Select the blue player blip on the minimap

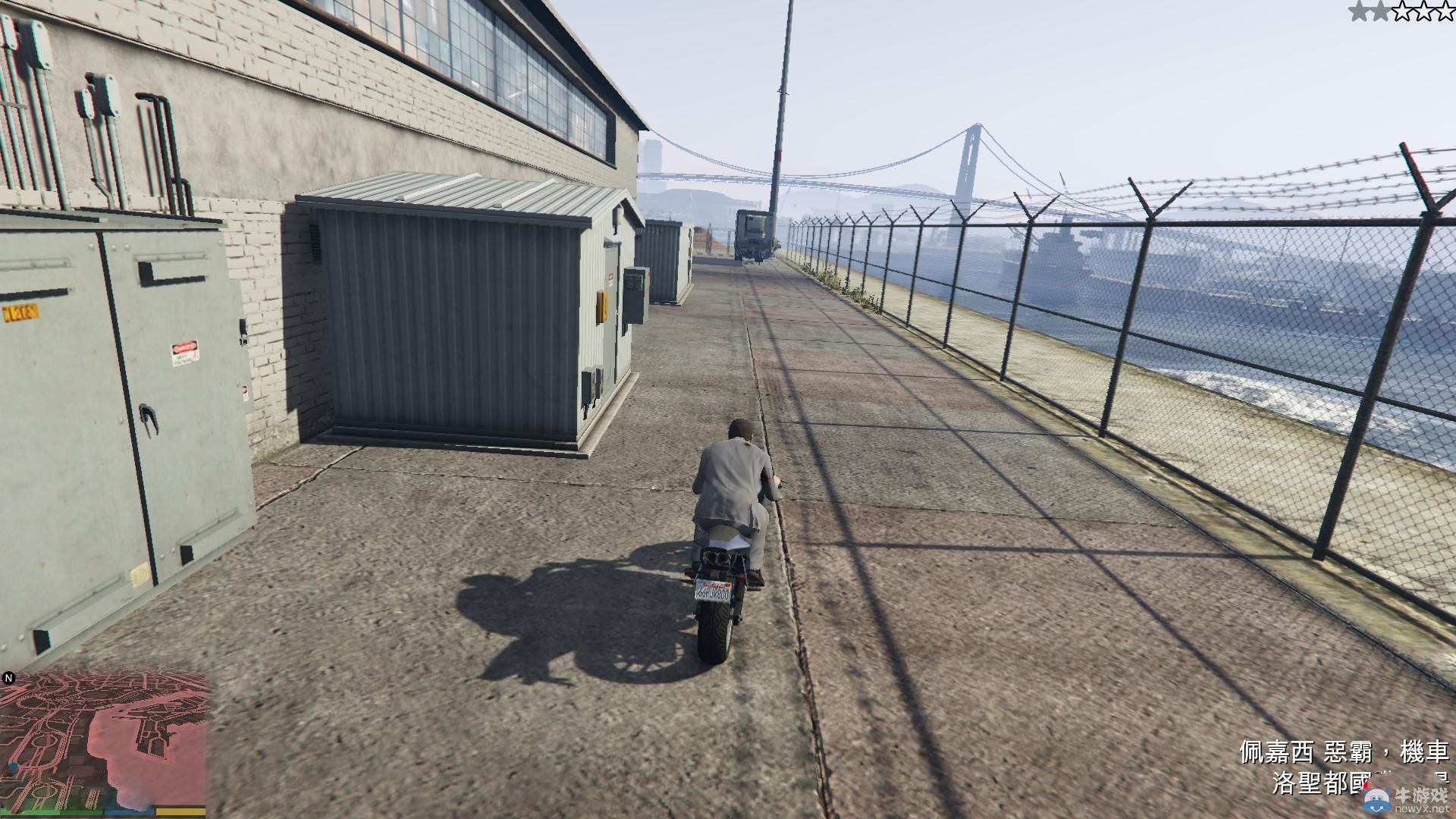[13, 767]
